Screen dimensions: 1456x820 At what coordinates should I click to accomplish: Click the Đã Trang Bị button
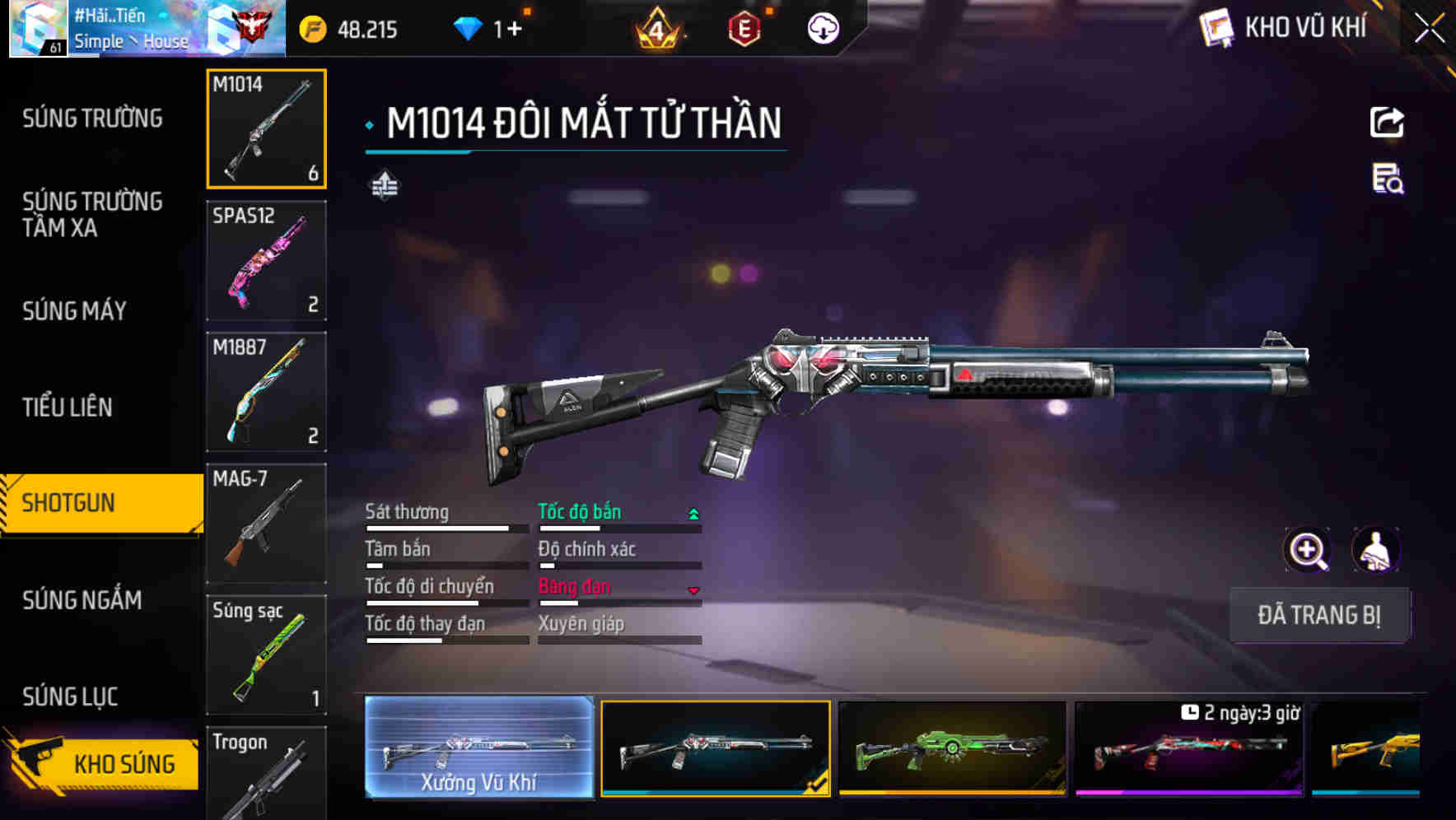[x=1318, y=615]
